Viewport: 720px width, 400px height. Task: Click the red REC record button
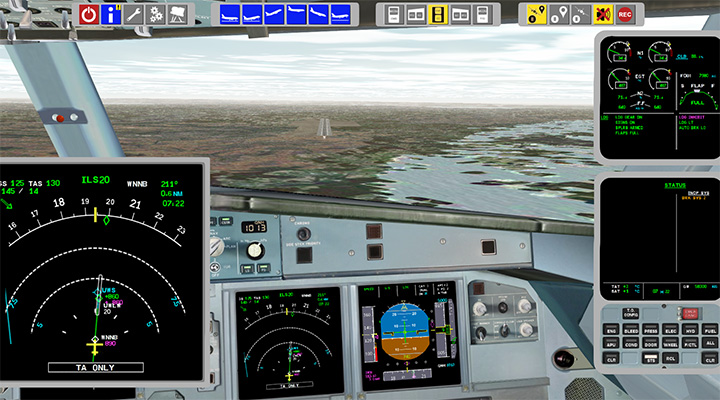[x=625, y=14]
